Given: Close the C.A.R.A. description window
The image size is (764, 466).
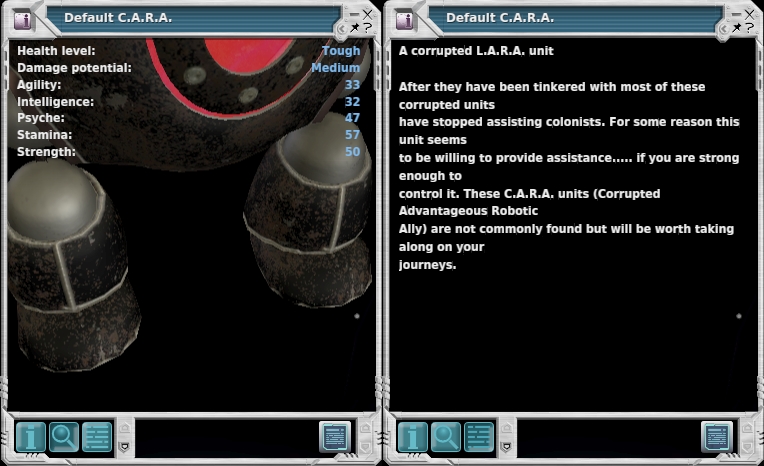Looking at the screenshot, I should pyautogui.click(x=750, y=13).
